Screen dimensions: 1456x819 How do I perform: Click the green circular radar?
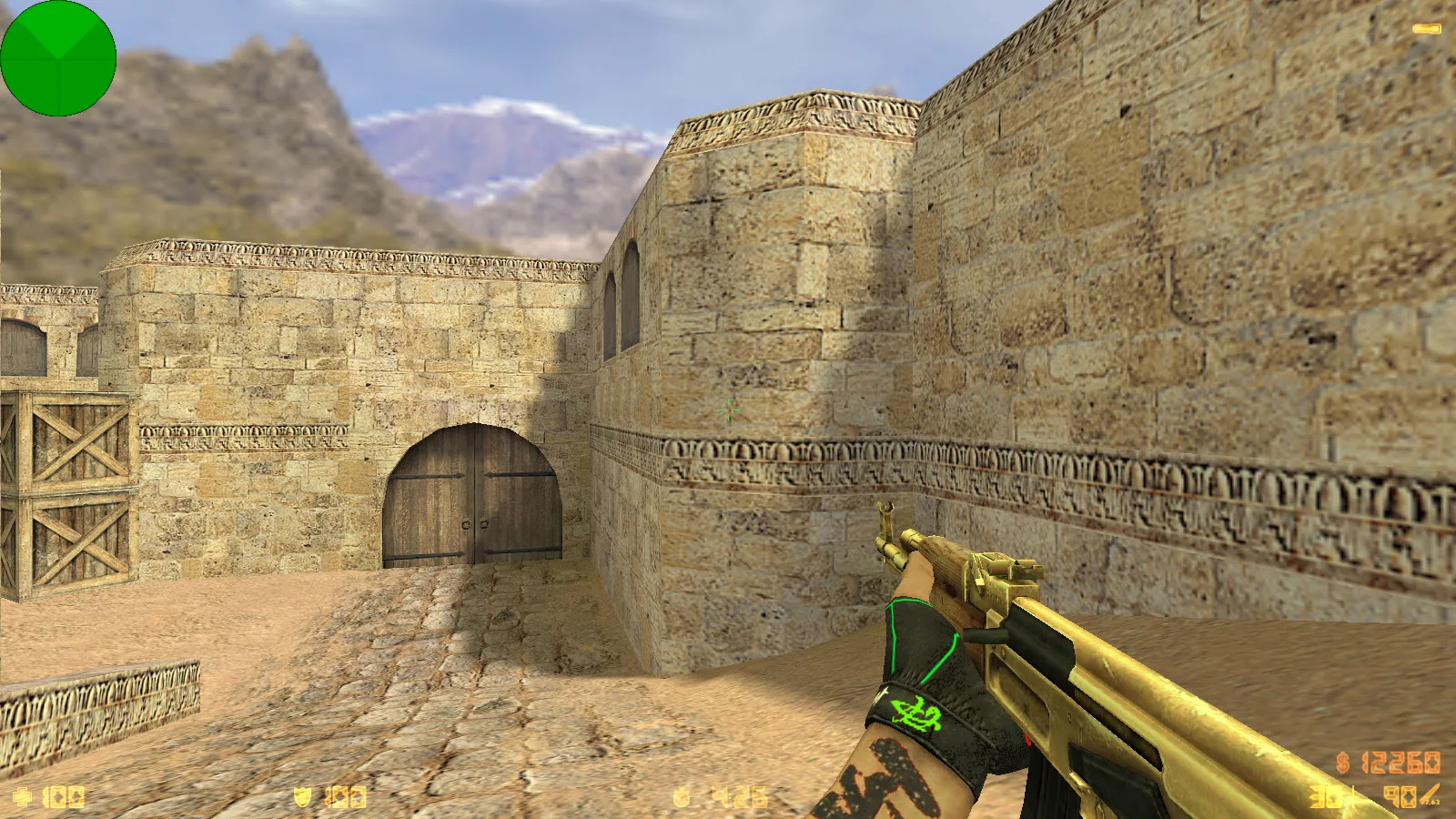[58, 58]
